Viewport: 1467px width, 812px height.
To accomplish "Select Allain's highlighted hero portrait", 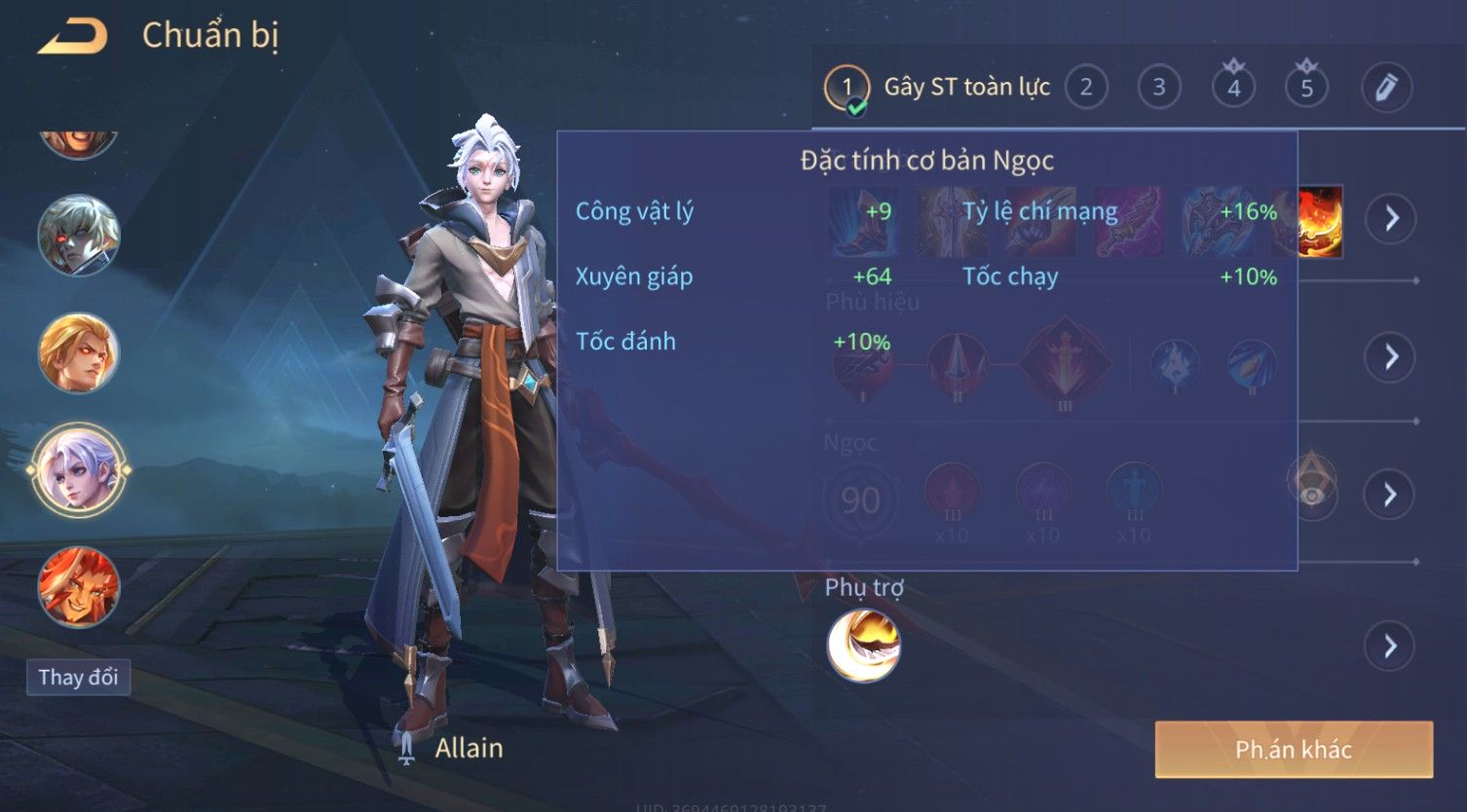I will 79,470.
